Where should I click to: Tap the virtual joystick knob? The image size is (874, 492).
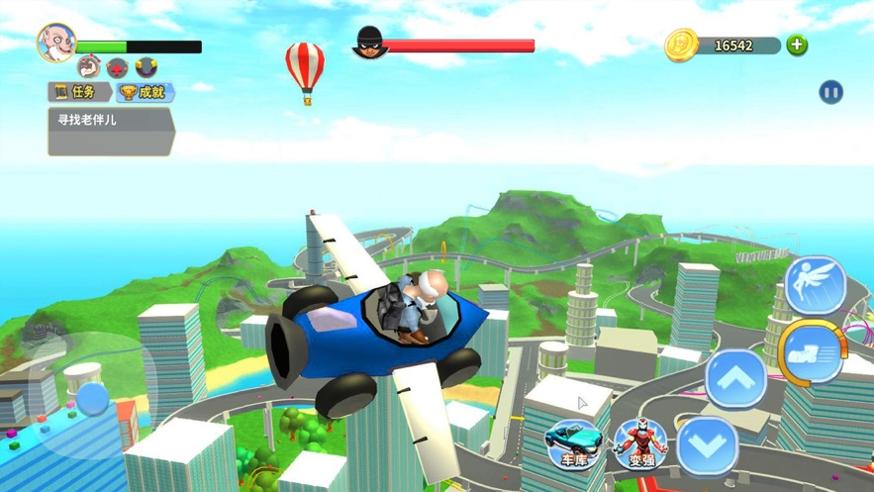tap(93, 398)
